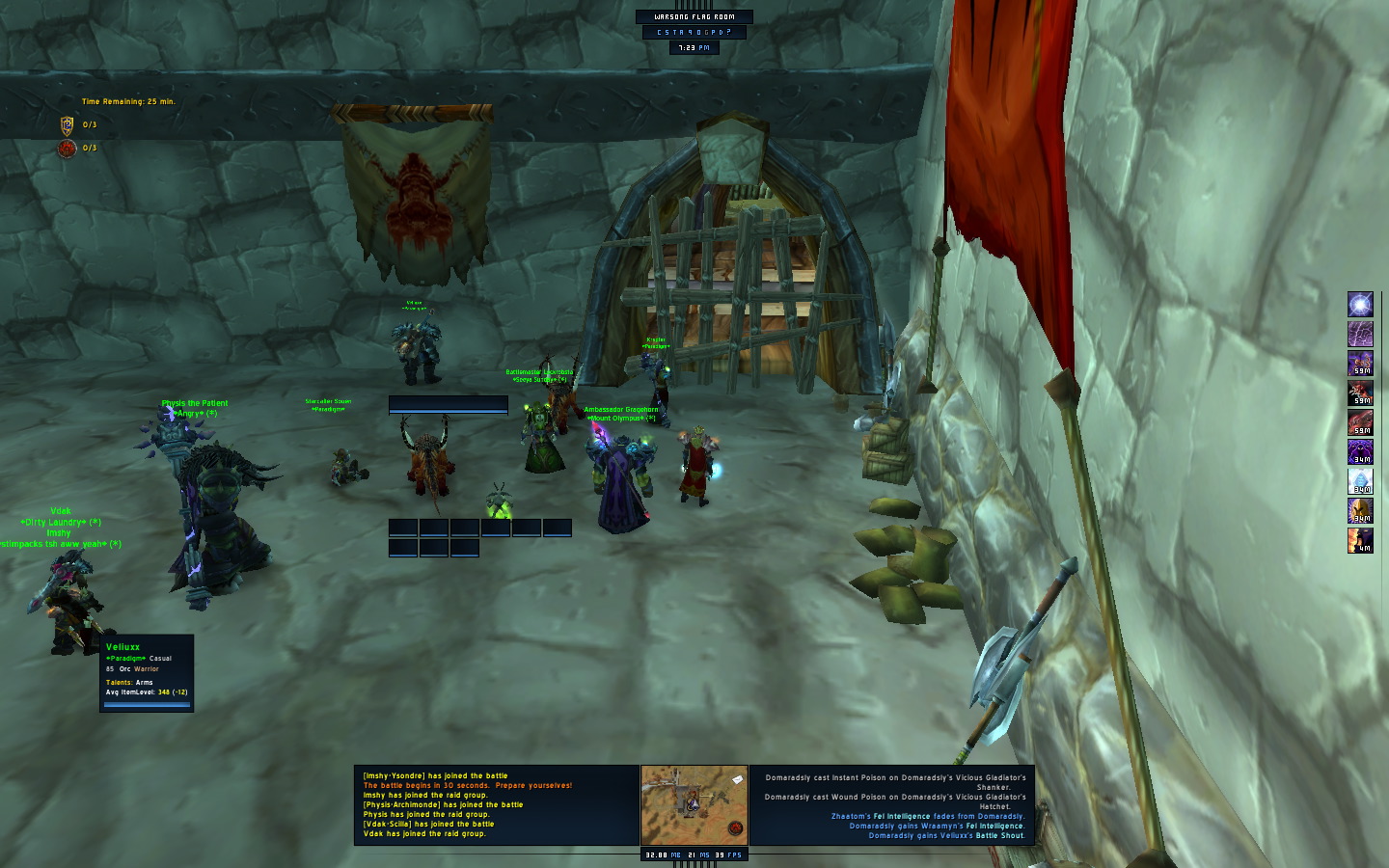Open mail via the minimap envelope icon
The image size is (1389, 868).
pyautogui.click(x=738, y=778)
